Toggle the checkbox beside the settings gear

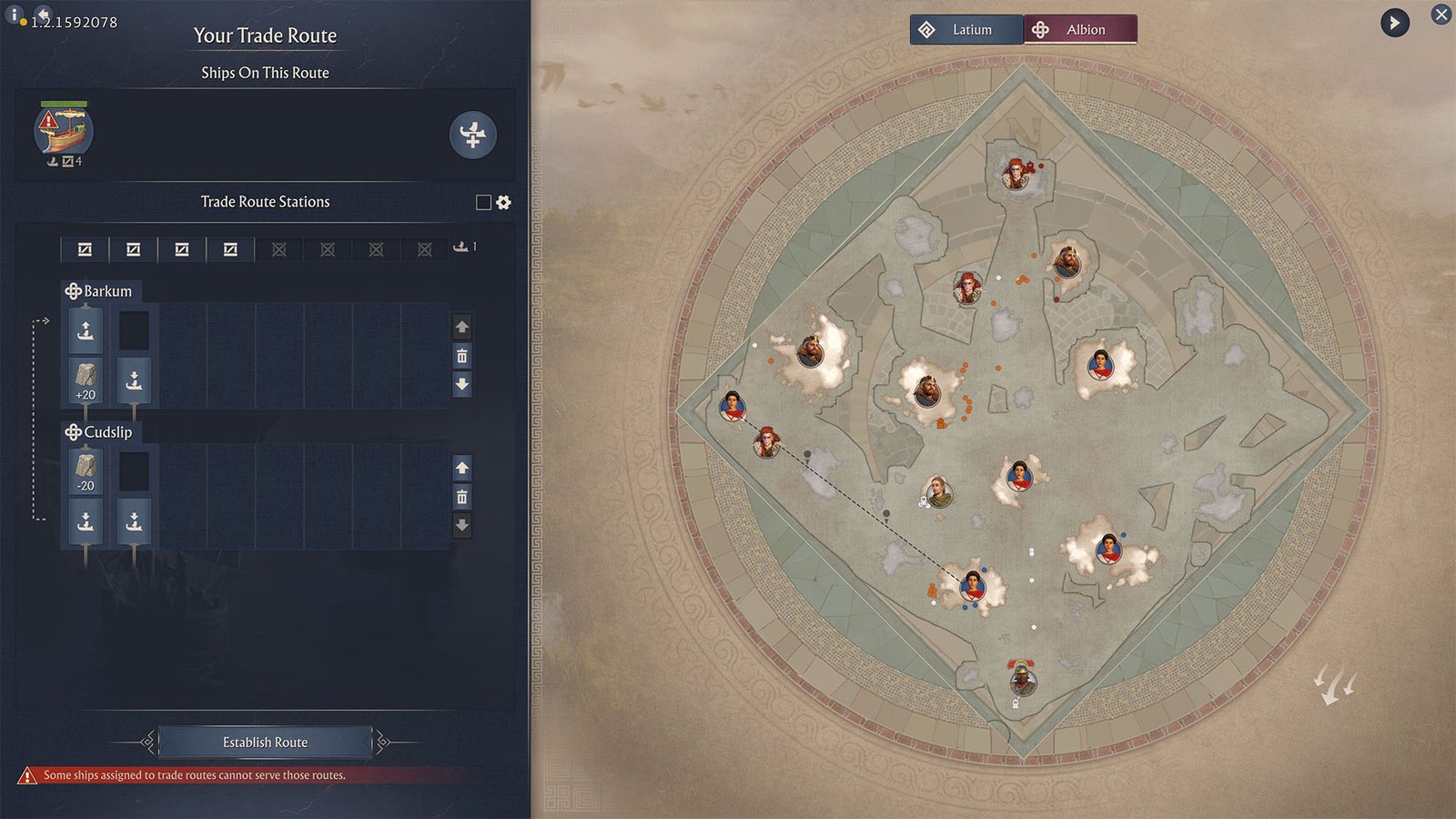click(483, 202)
